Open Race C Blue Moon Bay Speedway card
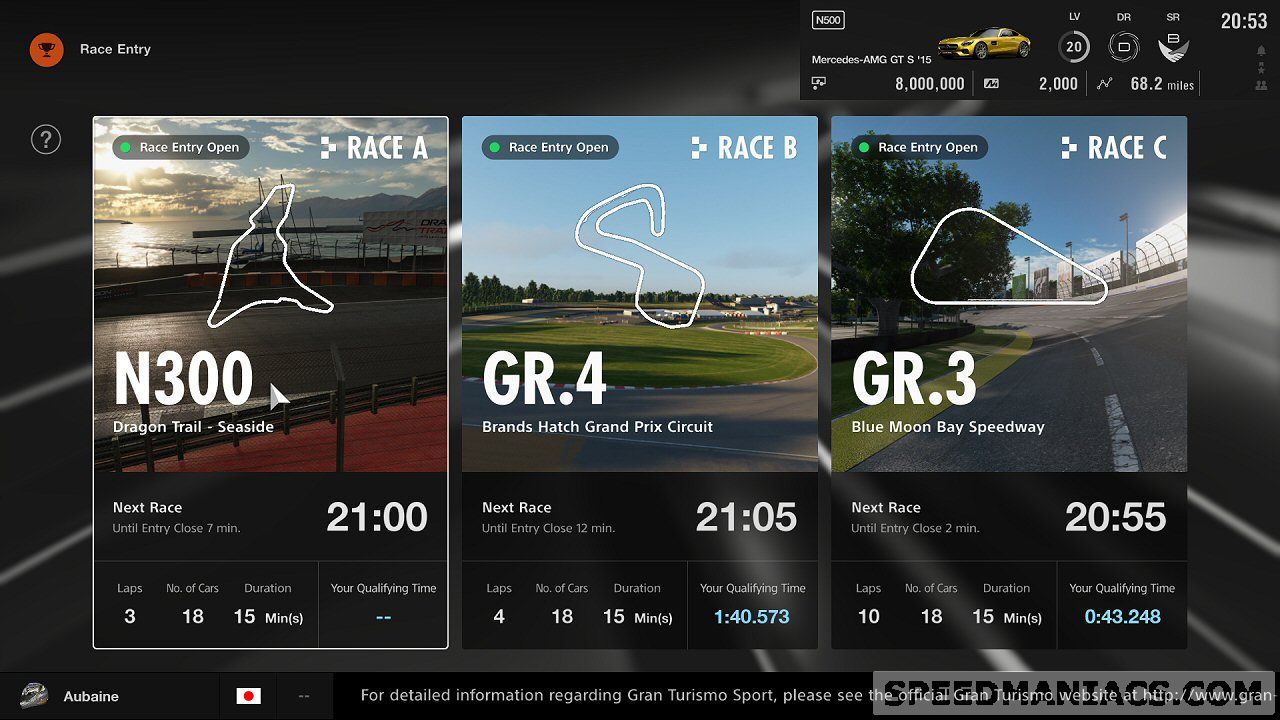 (1009, 382)
